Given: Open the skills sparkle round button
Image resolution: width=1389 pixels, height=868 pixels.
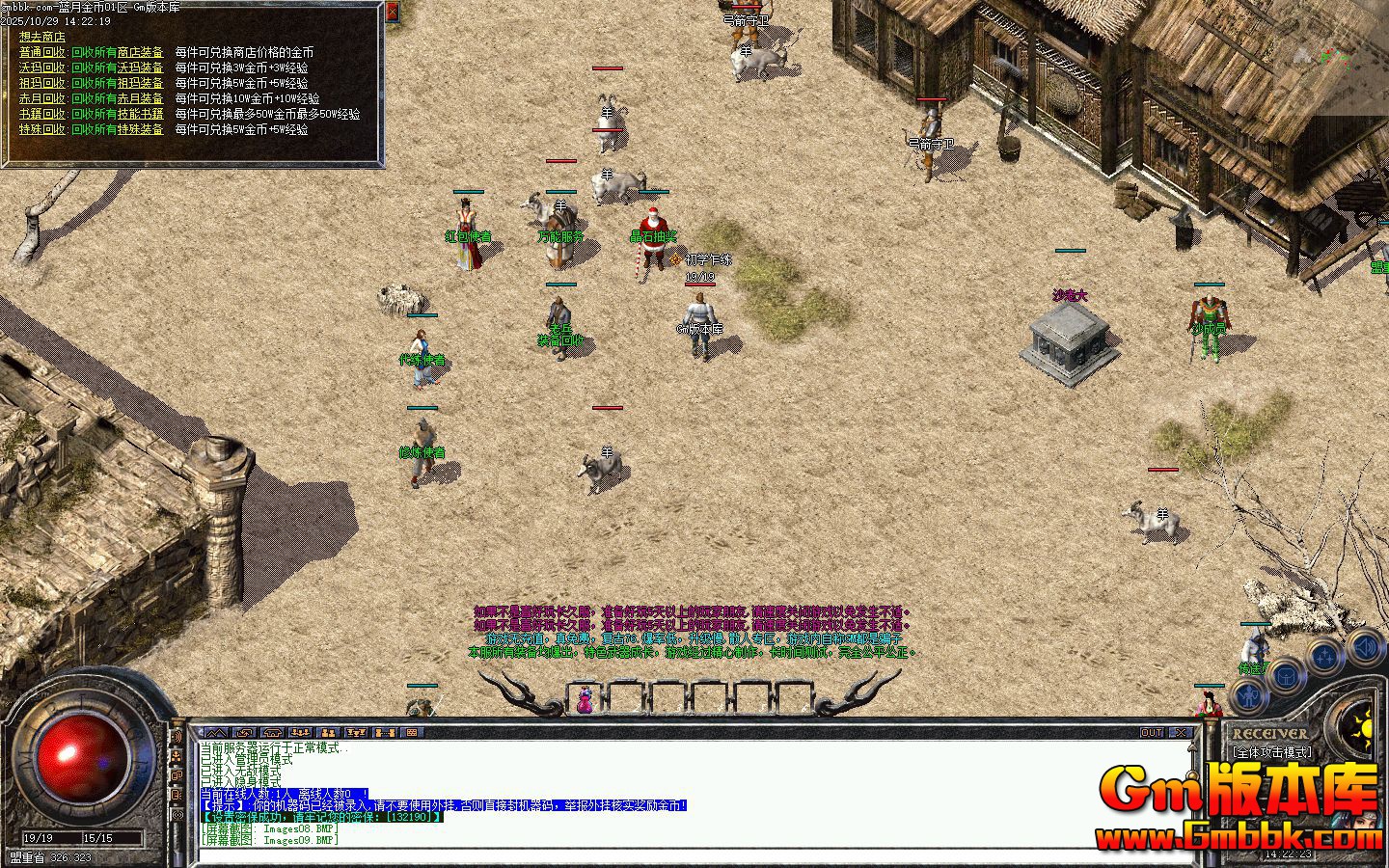Looking at the screenshot, I should pyautogui.click(x=1326, y=658).
